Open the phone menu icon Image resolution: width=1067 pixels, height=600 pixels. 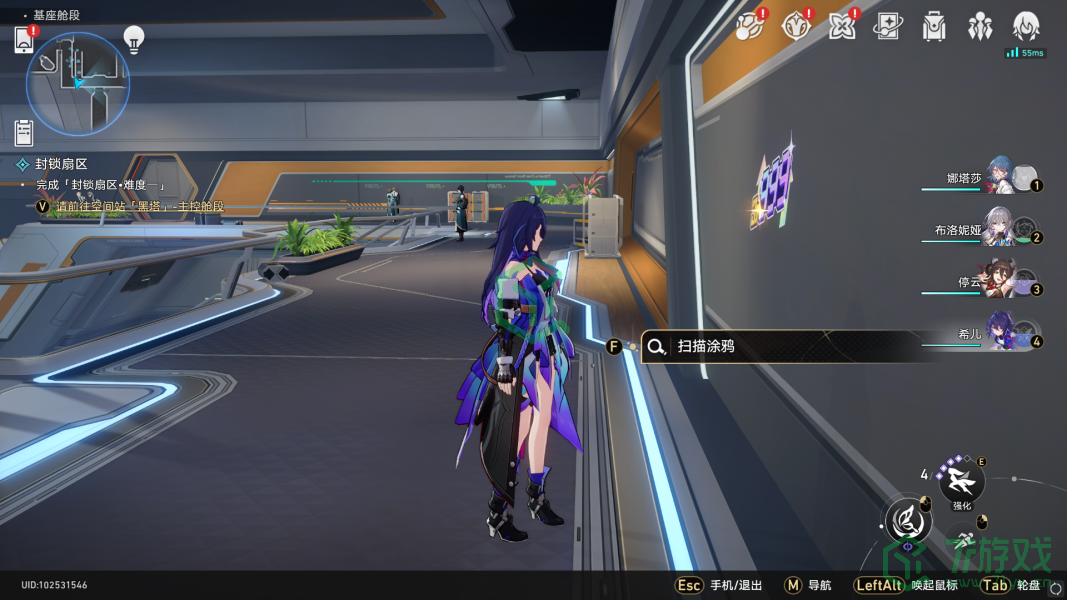point(25,40)
